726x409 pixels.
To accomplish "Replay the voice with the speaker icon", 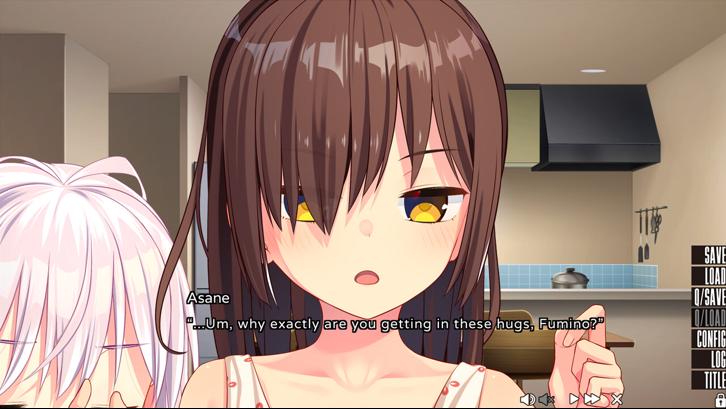I will pos(527,399).
